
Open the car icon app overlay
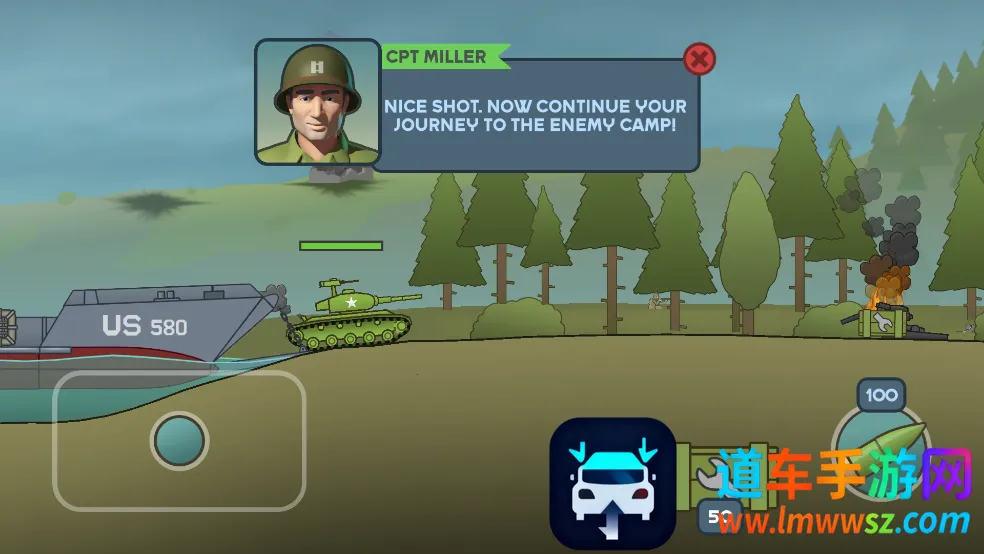(612, 482)
